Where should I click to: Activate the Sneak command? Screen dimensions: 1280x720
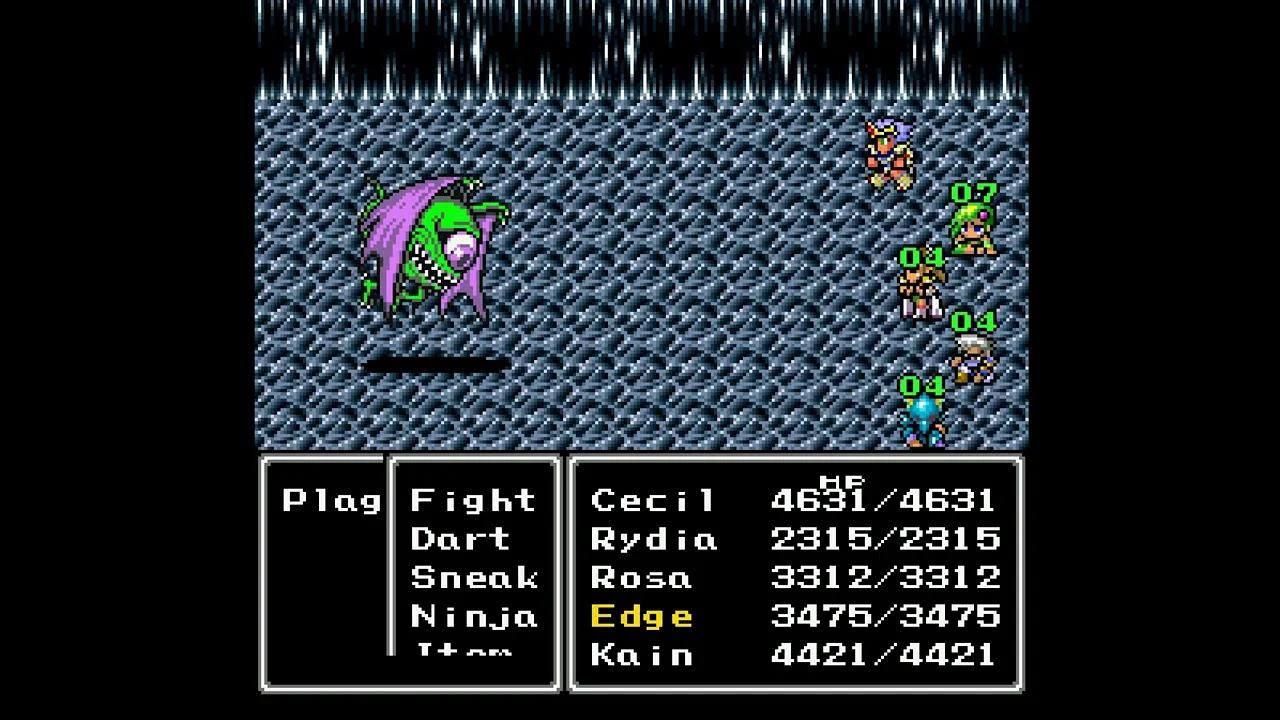pyautogui.click(x=473, y=578)
